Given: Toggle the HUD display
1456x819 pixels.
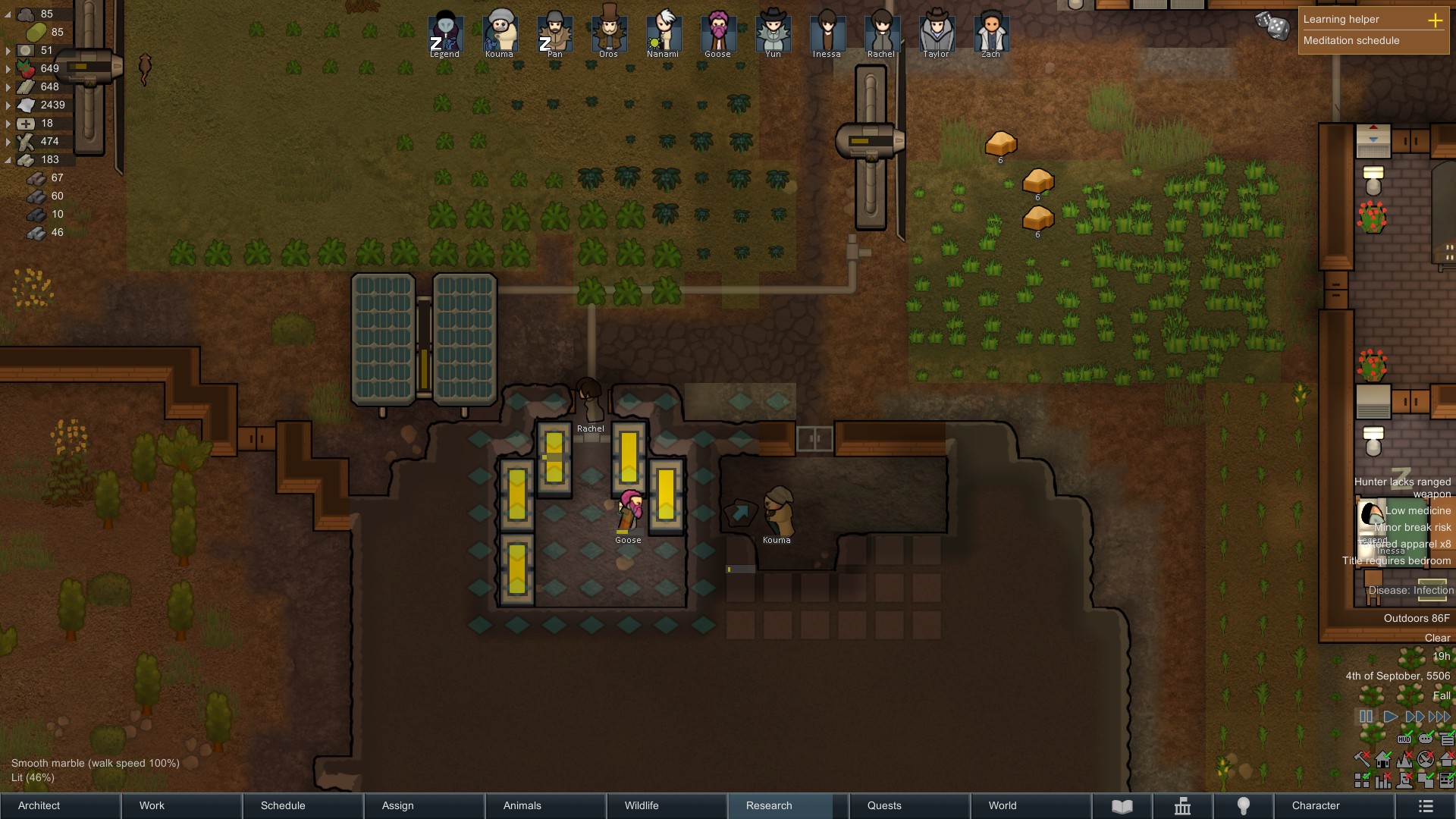Looking at the screenshot, I should [x=1404, y=739].
